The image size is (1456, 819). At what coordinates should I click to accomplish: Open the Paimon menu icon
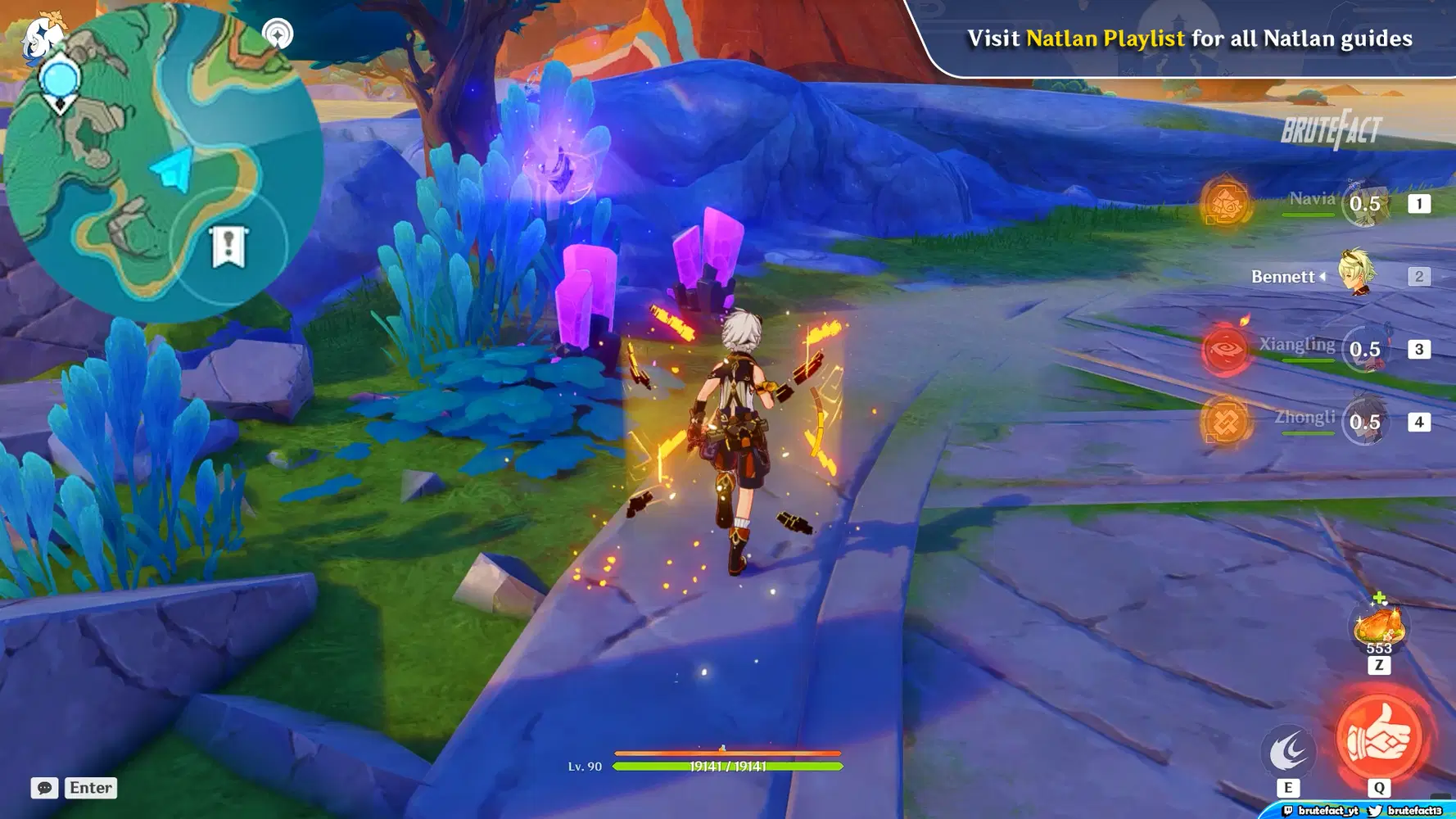(43, 34)
